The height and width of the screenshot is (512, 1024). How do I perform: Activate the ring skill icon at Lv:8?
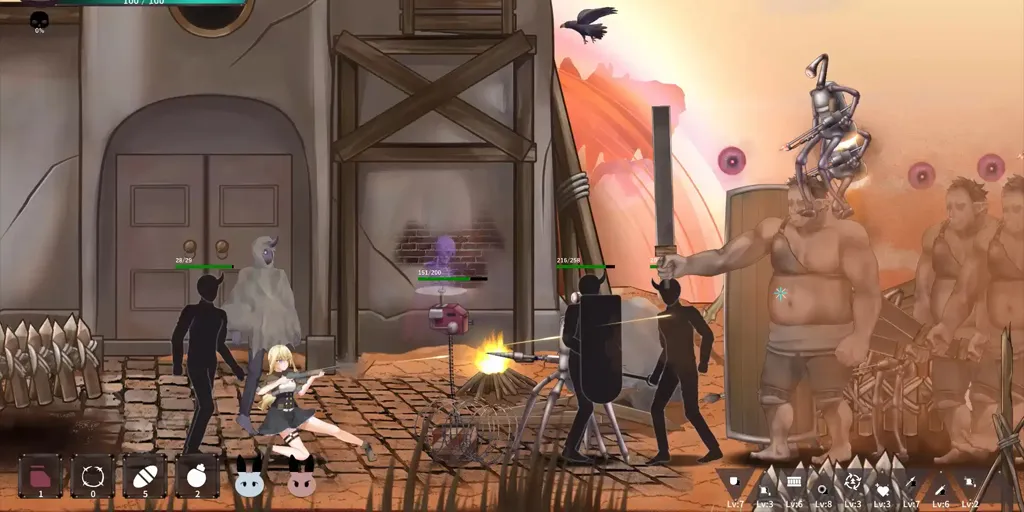(x=823, y=487)
